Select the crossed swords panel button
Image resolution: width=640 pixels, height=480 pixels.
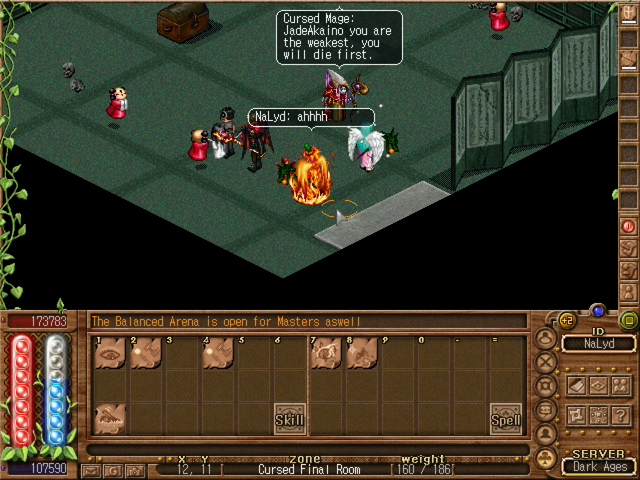(x=544, y=361)
